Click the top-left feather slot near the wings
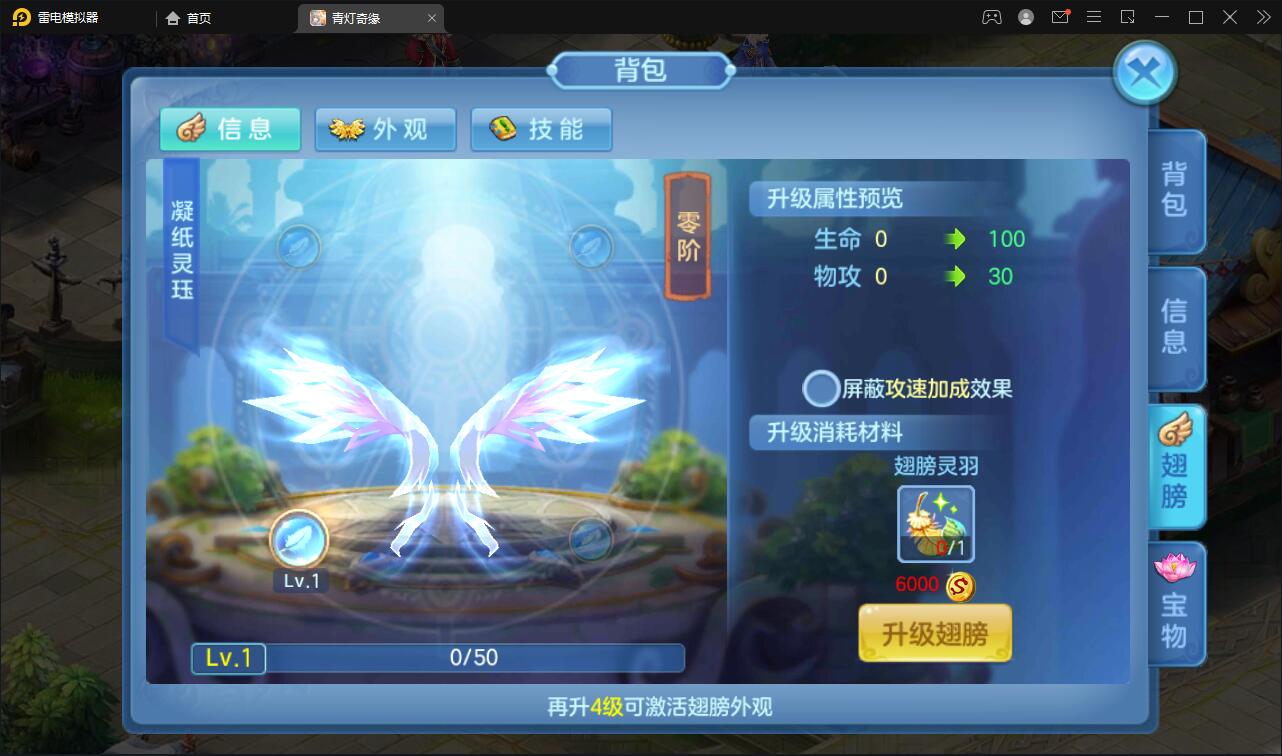Viewport: 1282px width, 756px height. click(297, 247)
